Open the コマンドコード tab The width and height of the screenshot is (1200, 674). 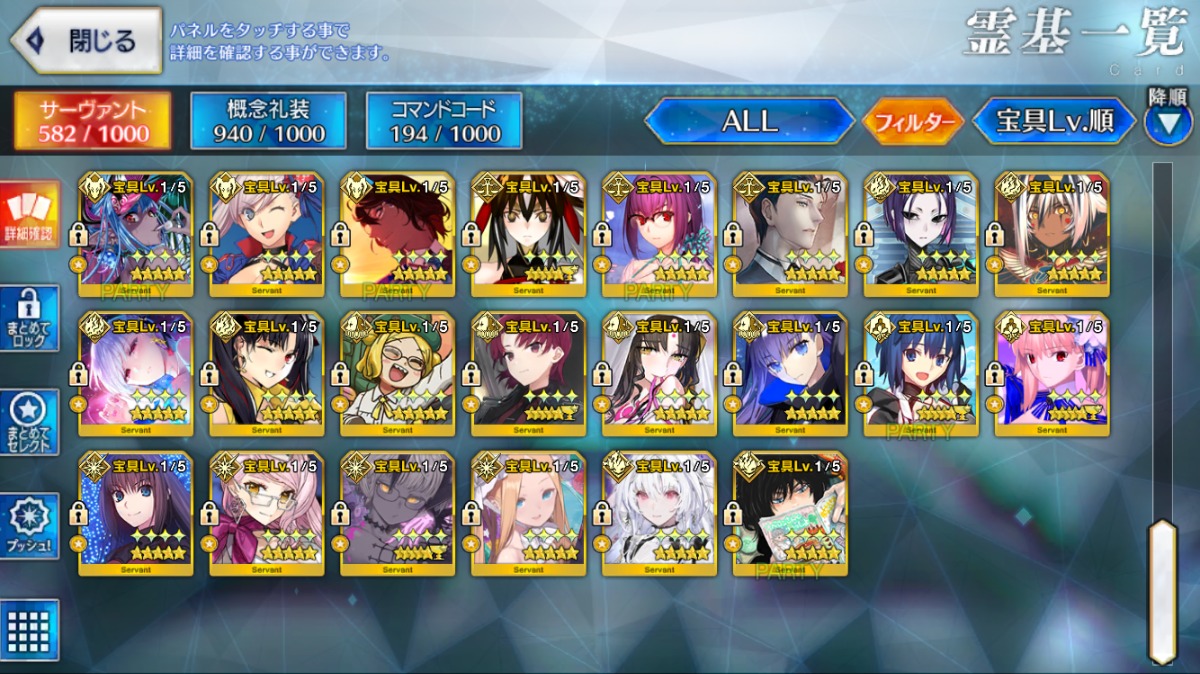pyautogui.click(x=444, y=121)
